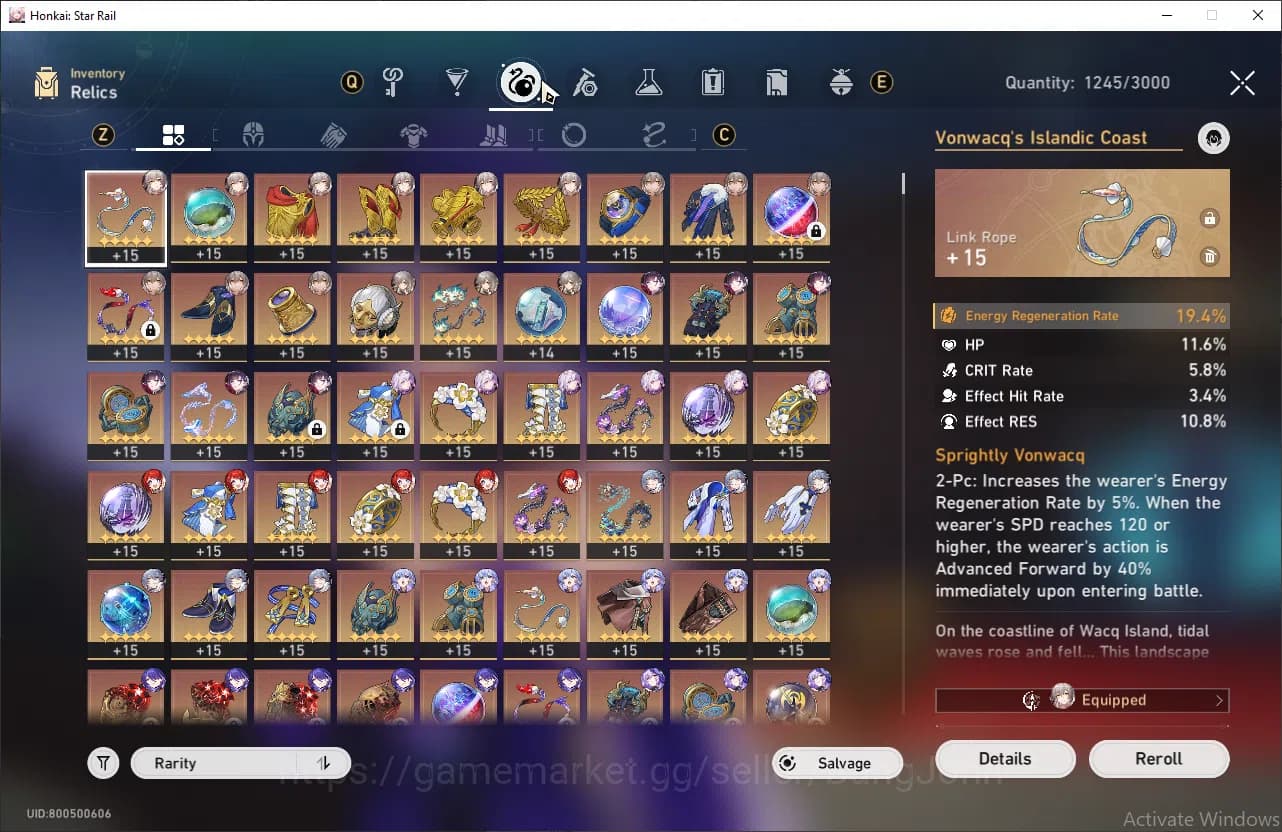Click the Vonwacq set emblem beside the title
The width and height of the screenshot is (1282, 832).
1213,138
